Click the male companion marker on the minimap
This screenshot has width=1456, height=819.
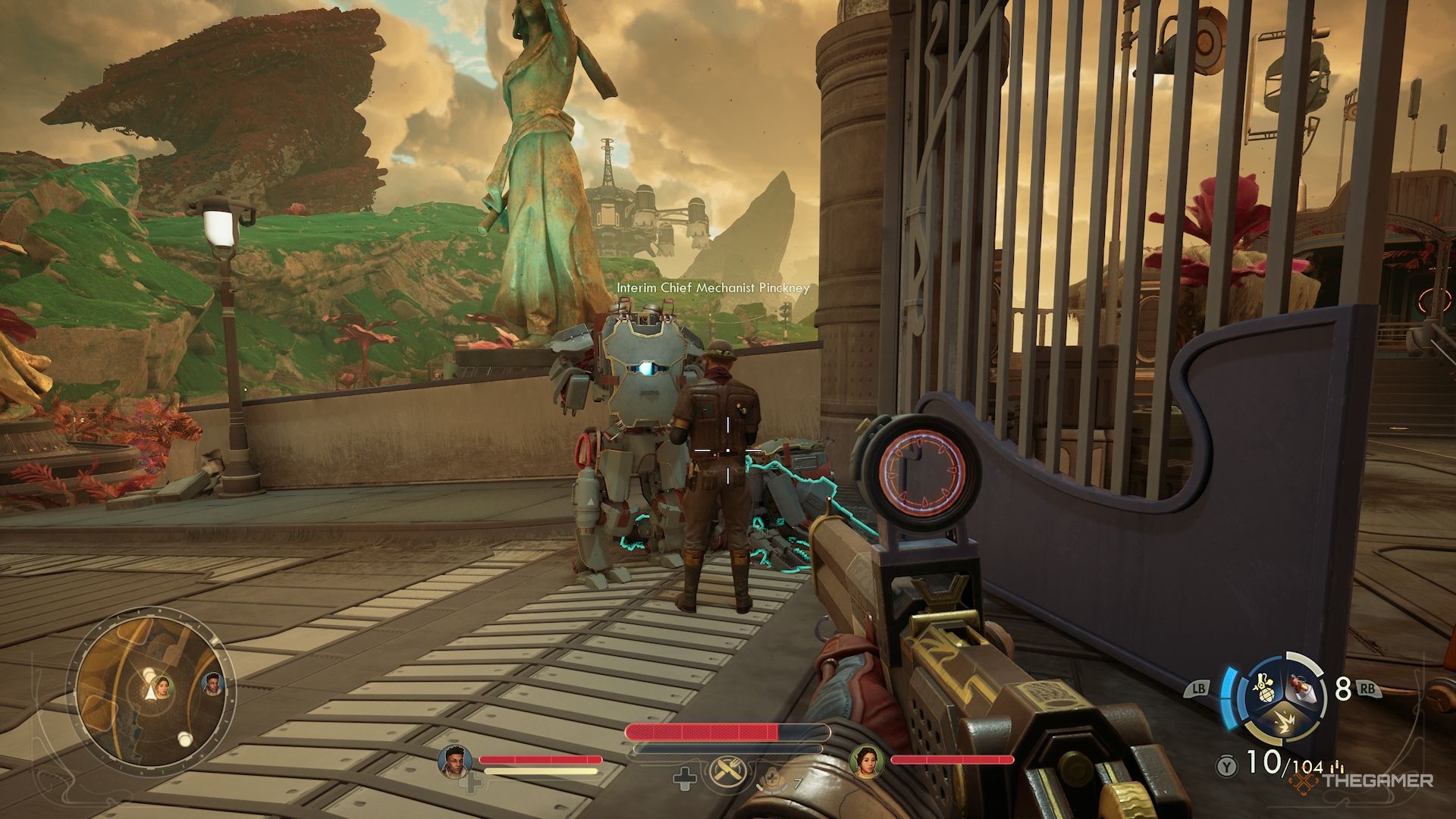pyautogui.click(x=213, y=685)
